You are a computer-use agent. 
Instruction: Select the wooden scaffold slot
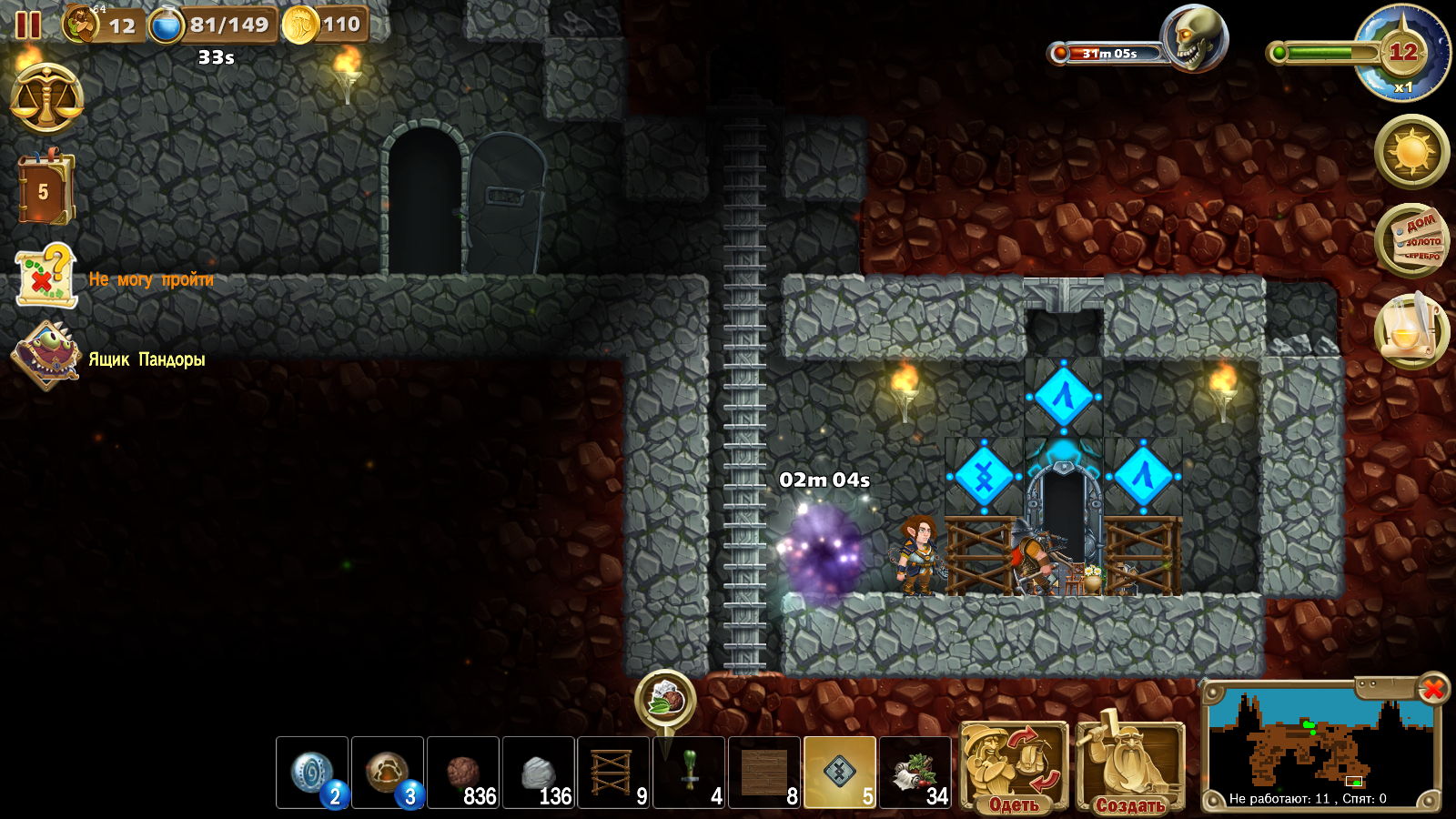tap(614, 773)
